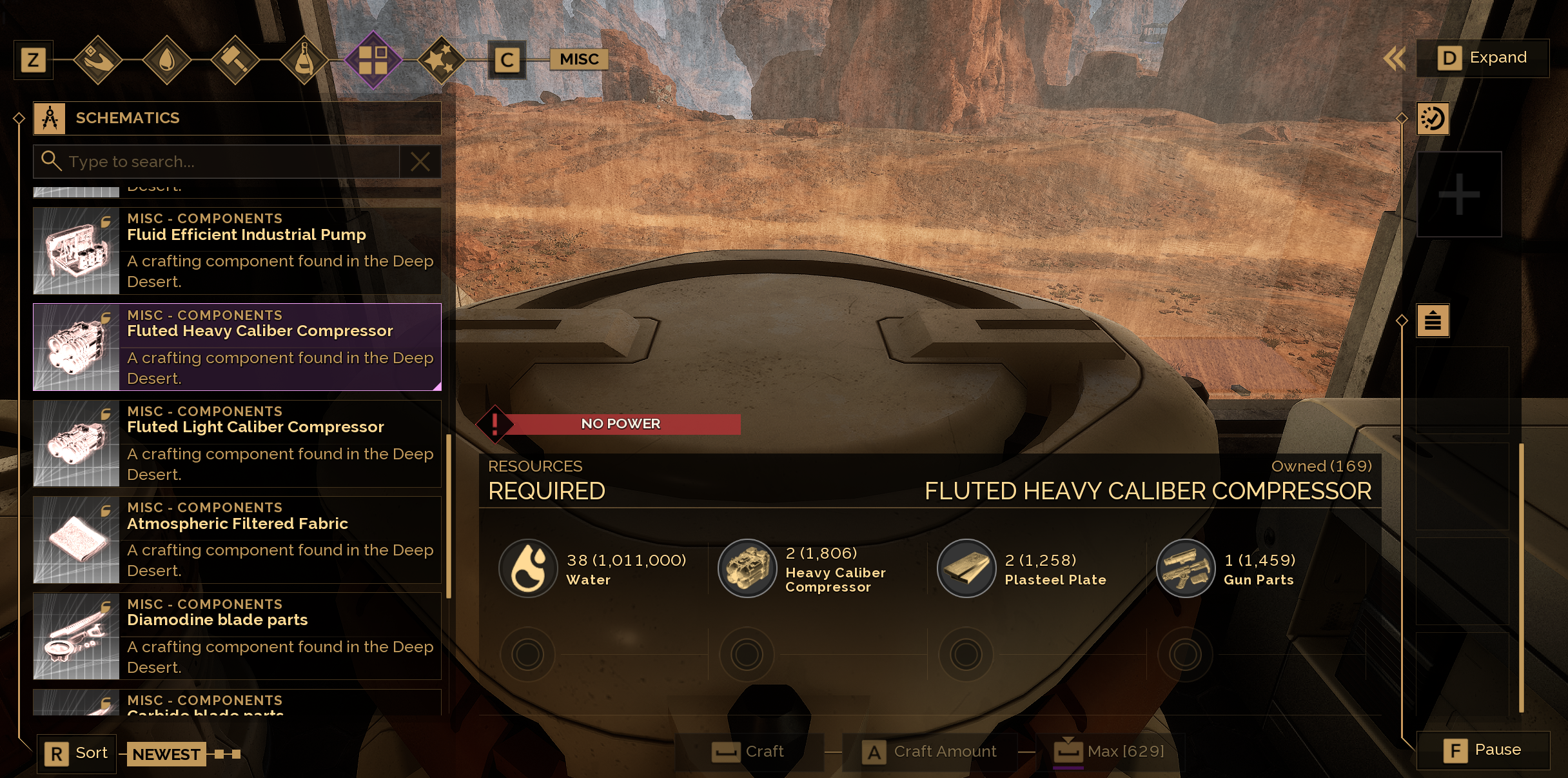Set the Craft Amount
1568x778 pixels.
(x=930, y=752)
